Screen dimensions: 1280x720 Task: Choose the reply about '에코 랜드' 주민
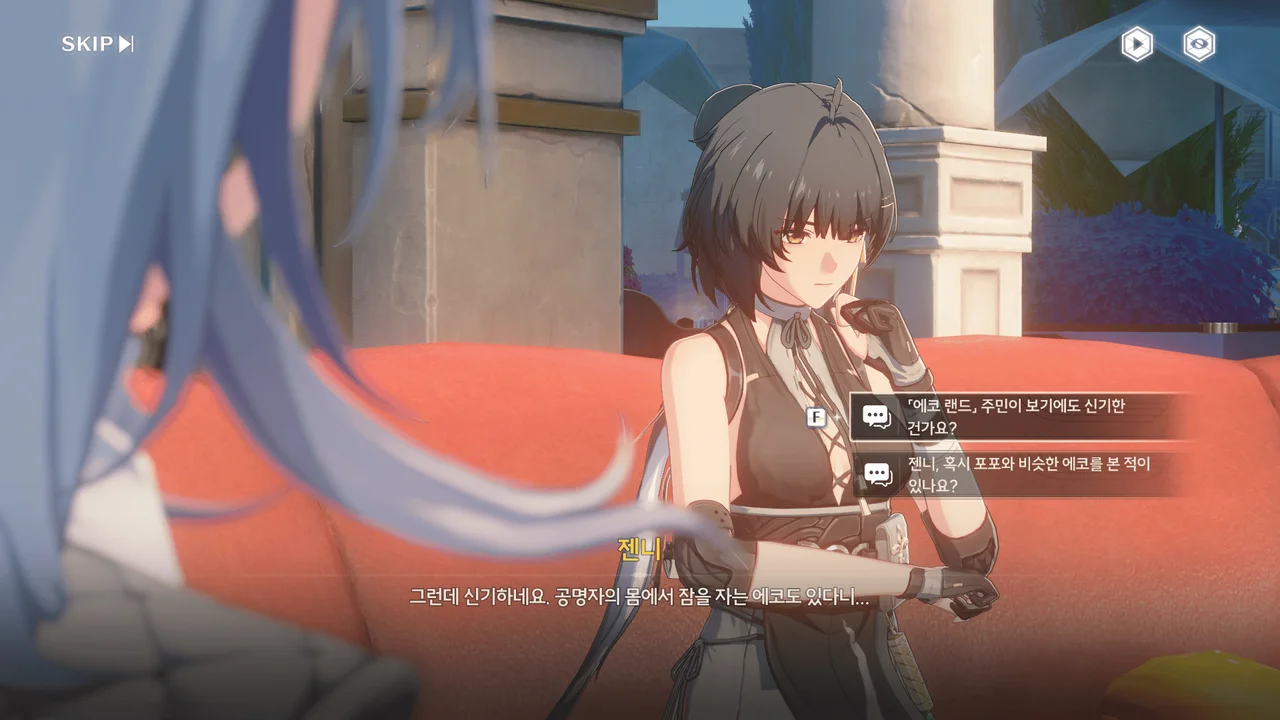pyautogui.click(x=1015, y=416)
